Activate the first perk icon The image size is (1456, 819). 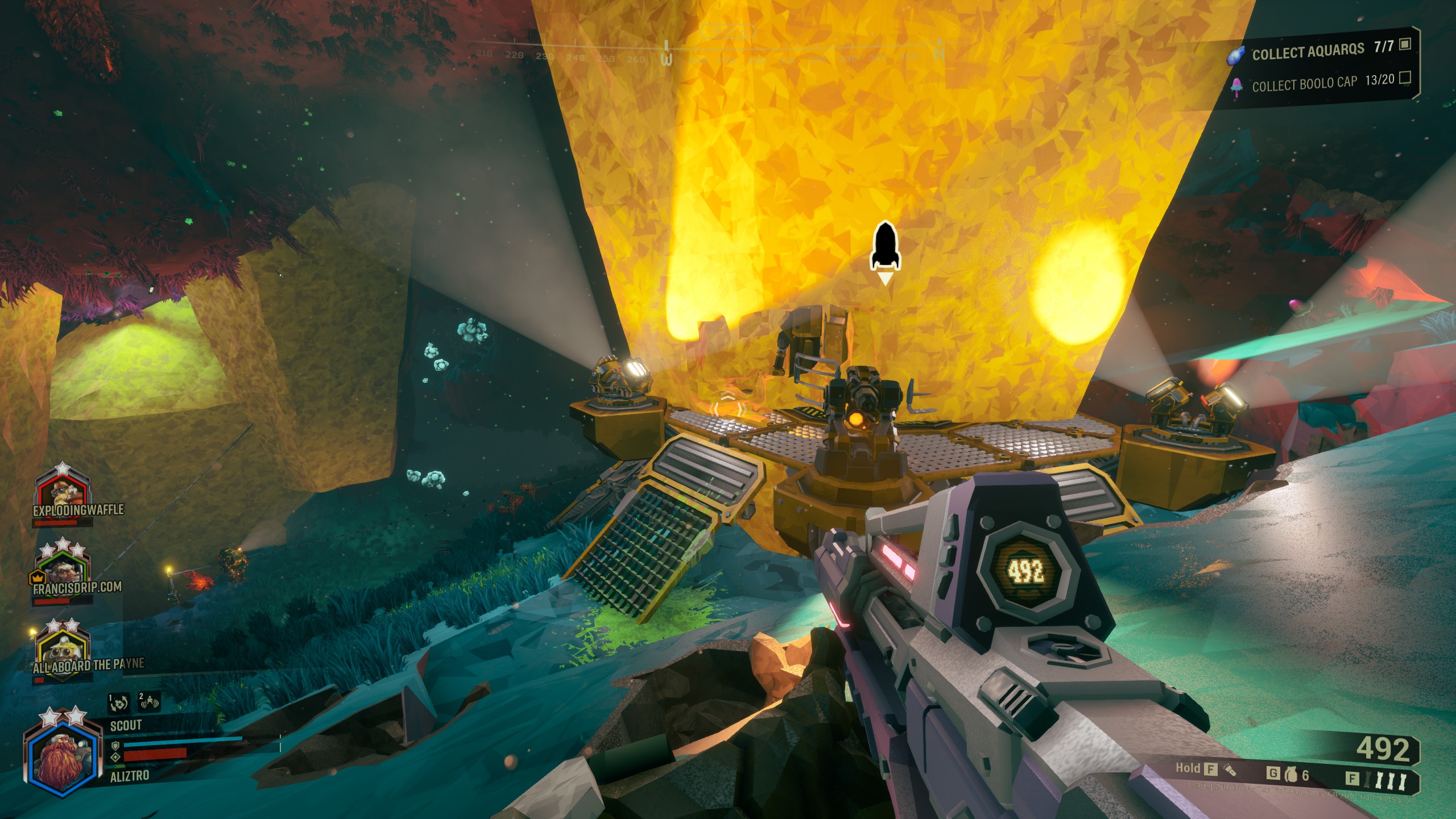click(119, 704)
